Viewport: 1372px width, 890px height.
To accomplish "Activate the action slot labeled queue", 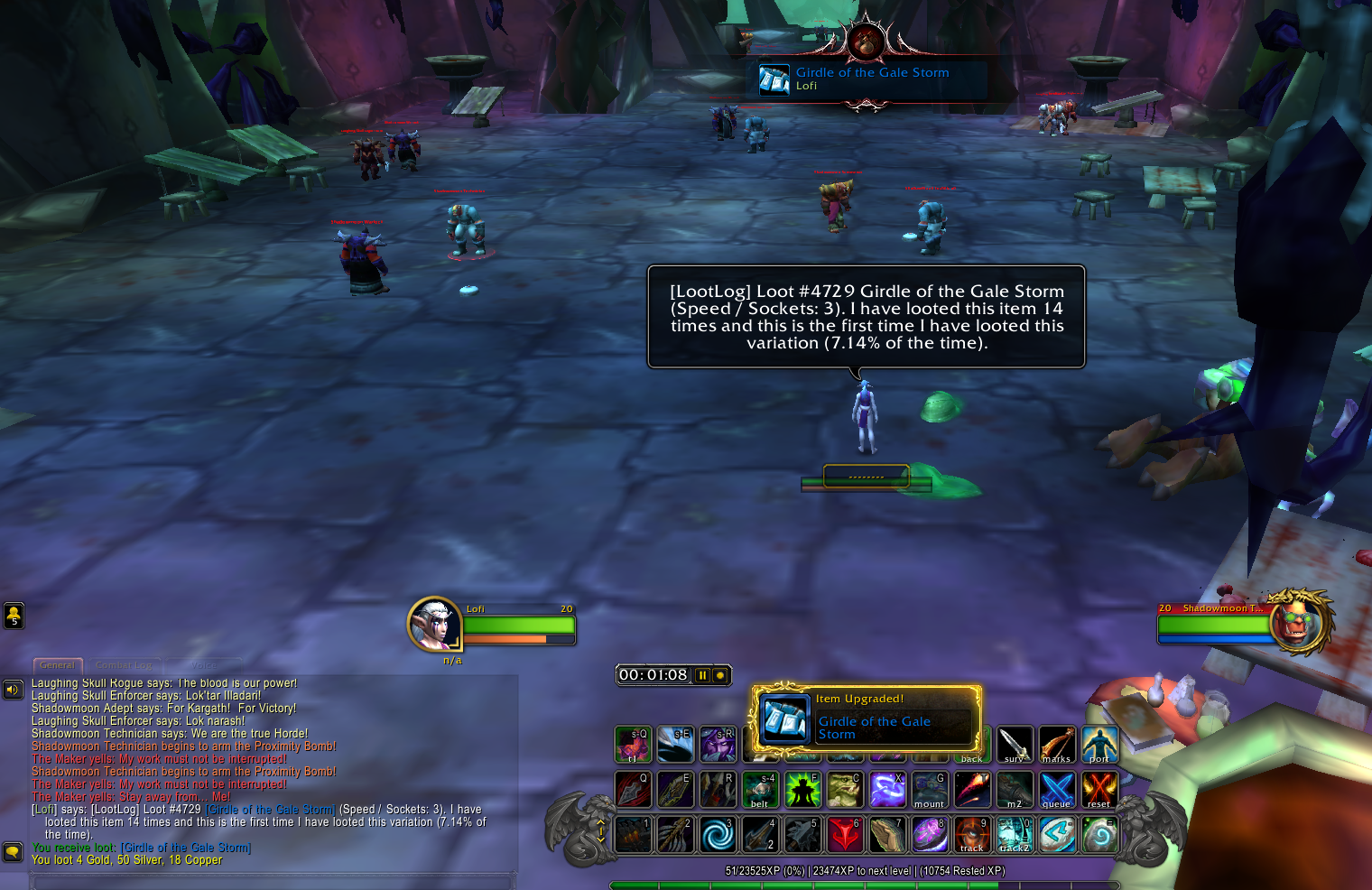I will coord(1057,790).
